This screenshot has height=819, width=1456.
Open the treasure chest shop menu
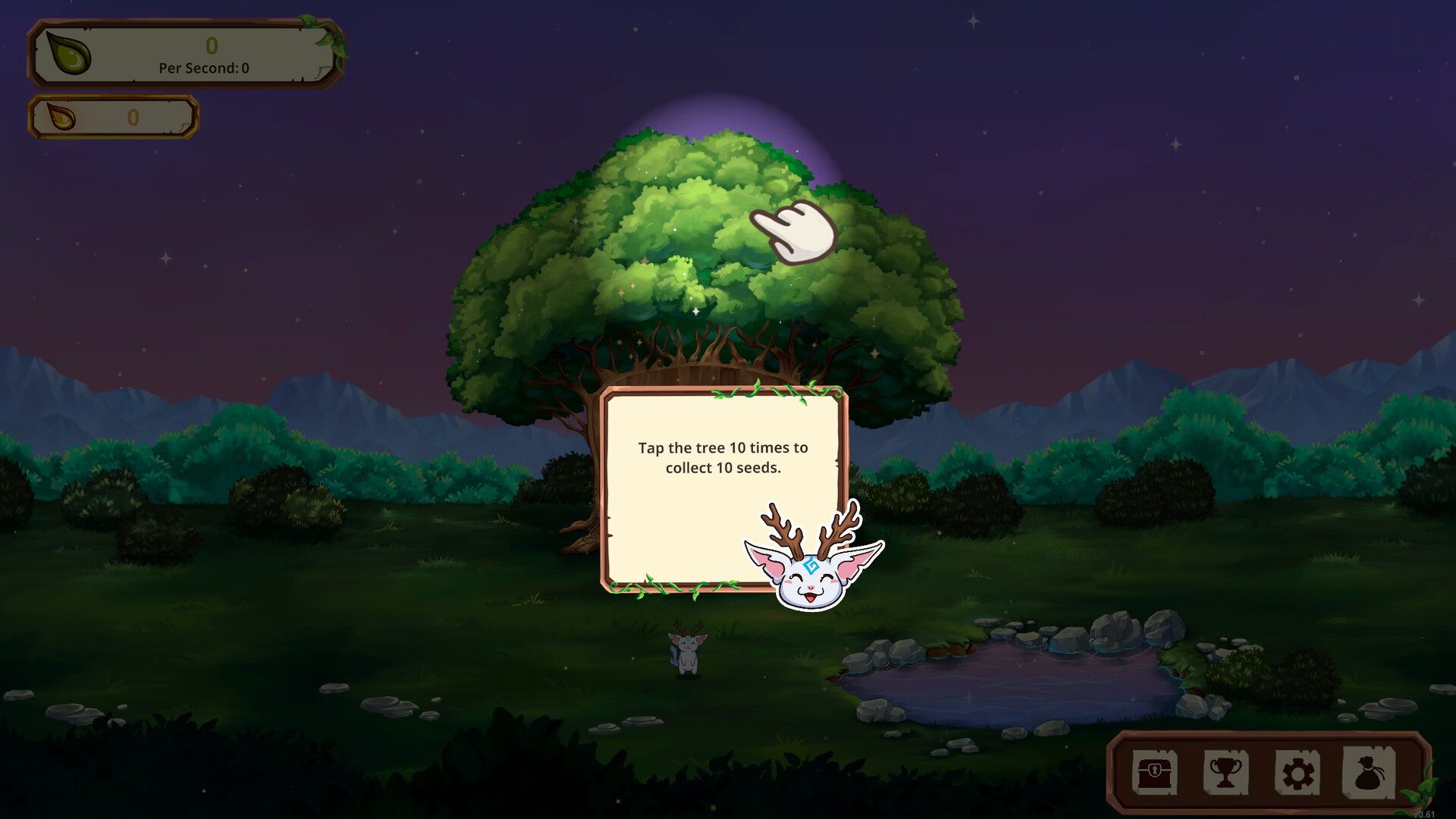(1156, 771)
